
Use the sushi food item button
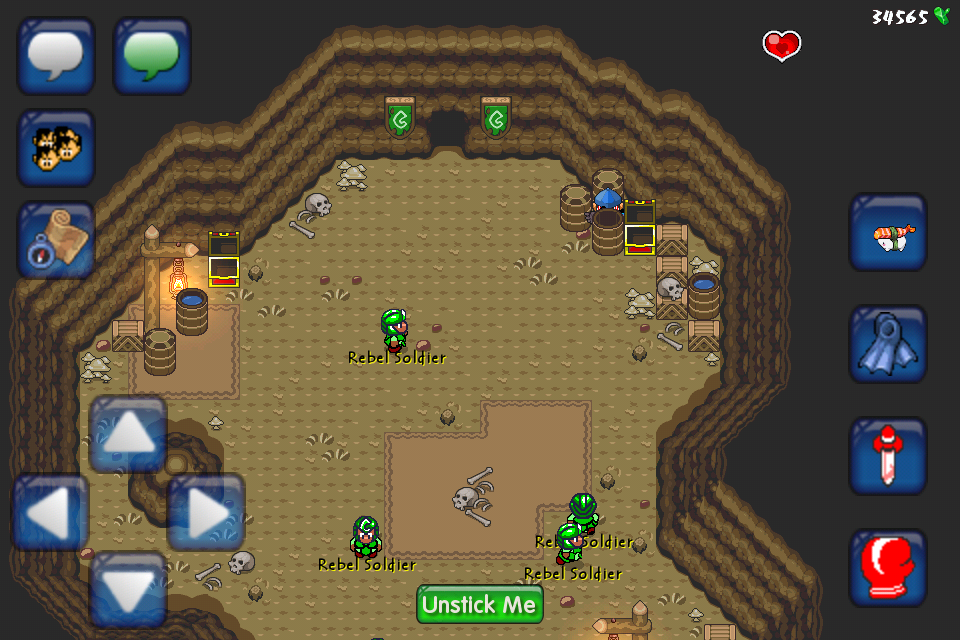(x=888, y=232)
